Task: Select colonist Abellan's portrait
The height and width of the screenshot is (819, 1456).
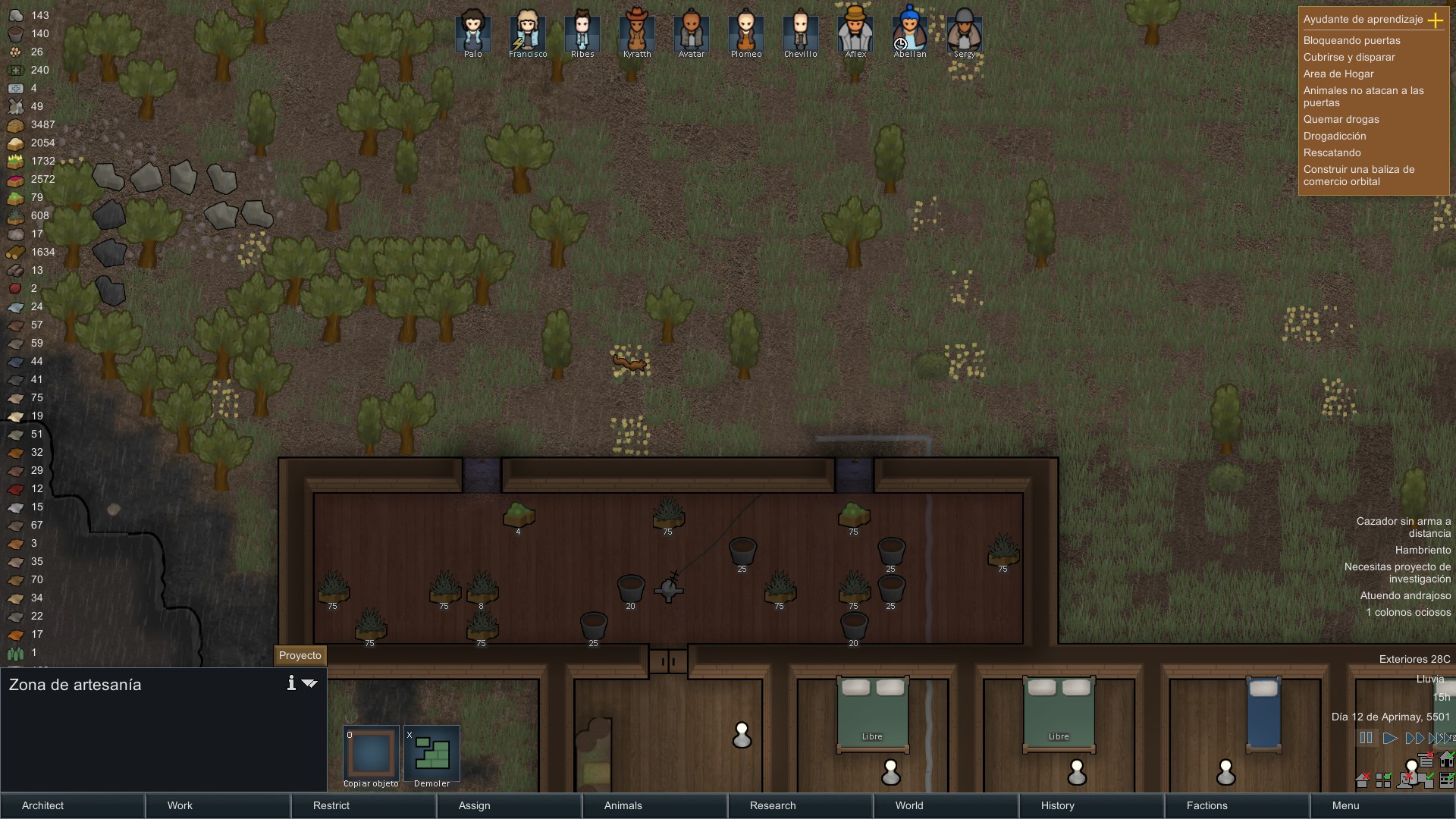Action: [x=910, y=32]
